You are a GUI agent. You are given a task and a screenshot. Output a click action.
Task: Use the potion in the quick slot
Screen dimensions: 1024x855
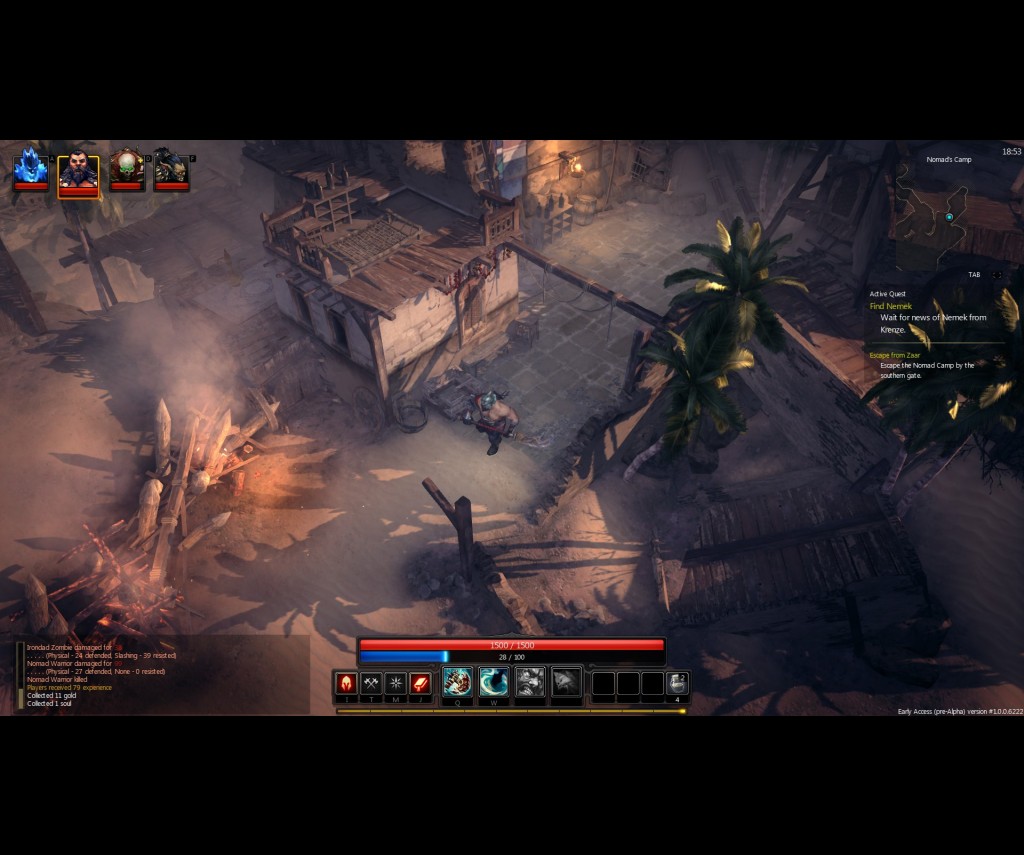point(677,683)
